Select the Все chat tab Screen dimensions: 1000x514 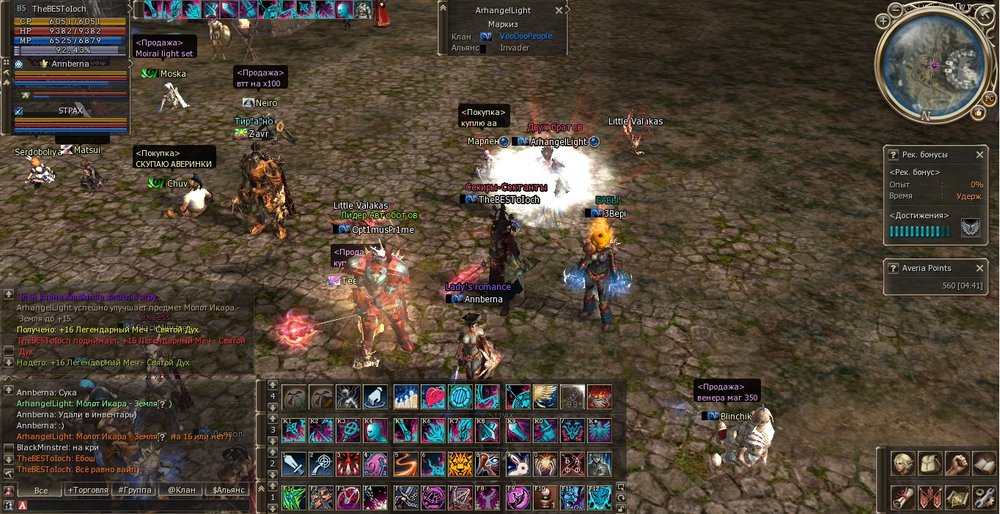point(40,491)
